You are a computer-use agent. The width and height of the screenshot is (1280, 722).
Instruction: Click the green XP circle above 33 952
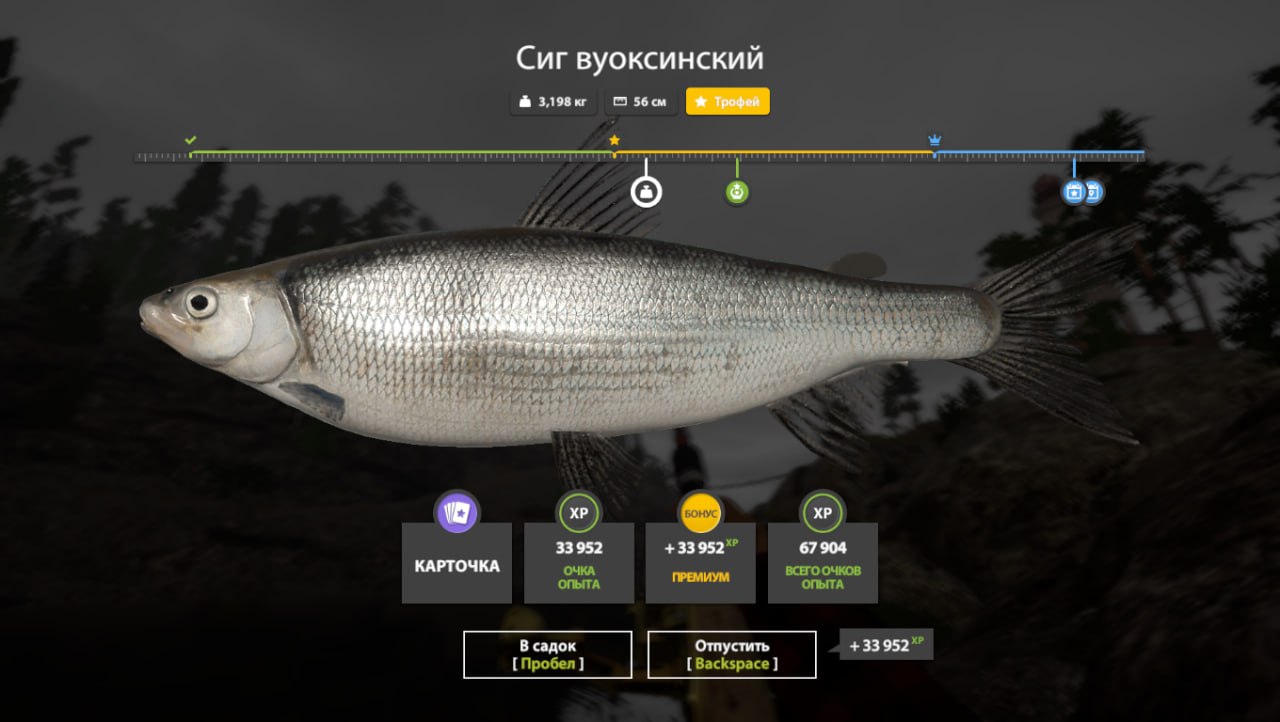click(578, 511)
